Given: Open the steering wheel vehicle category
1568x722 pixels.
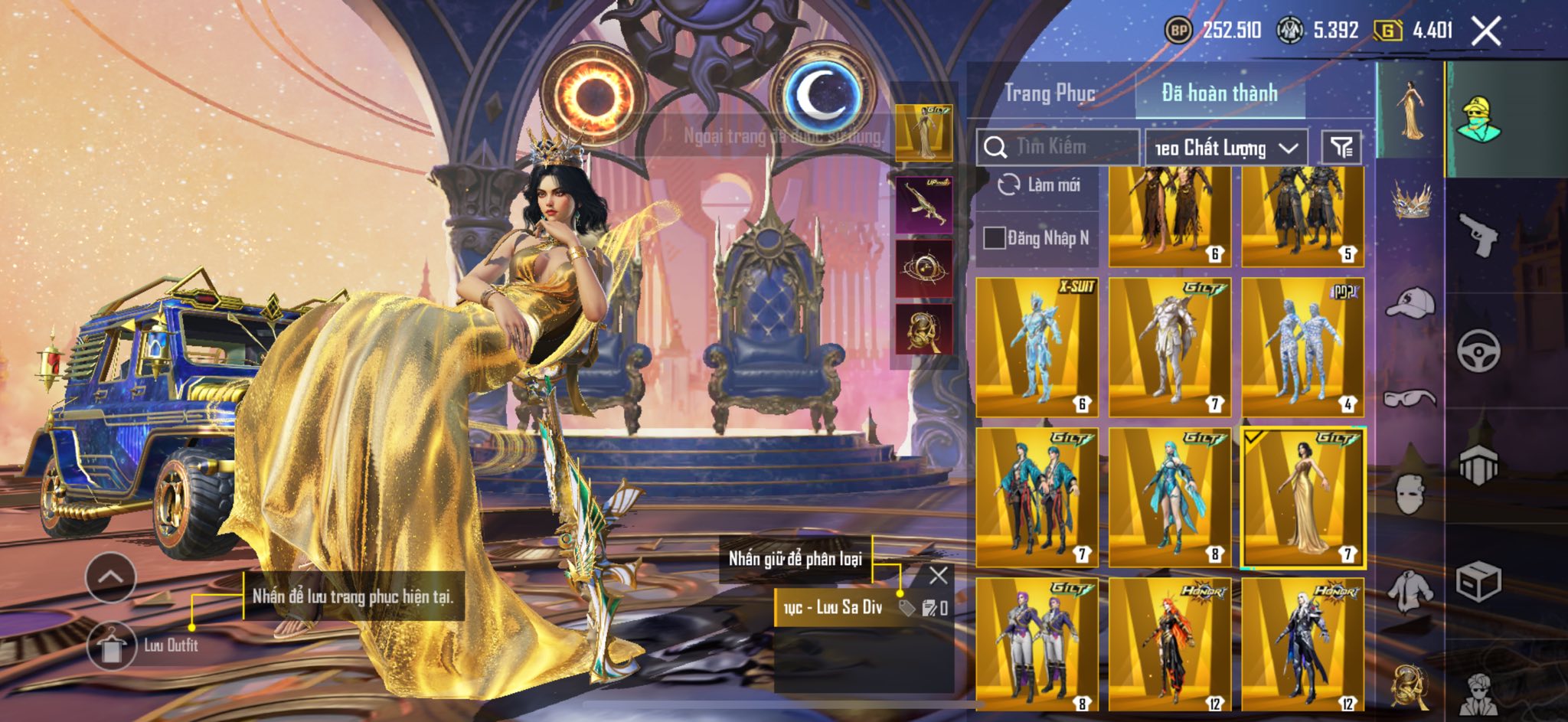Looking at the screenshot, I should click(x=1478, y=350).
